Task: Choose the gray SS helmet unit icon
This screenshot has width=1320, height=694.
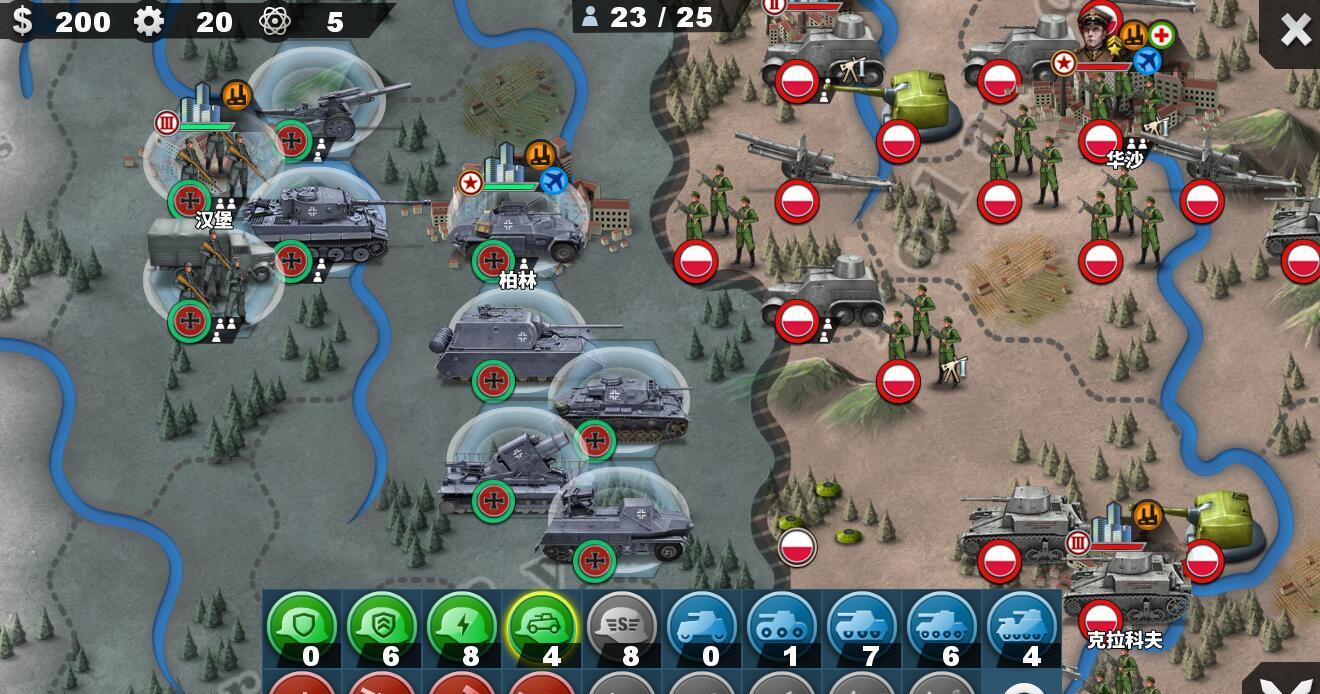Action: [x=622, y=627]
